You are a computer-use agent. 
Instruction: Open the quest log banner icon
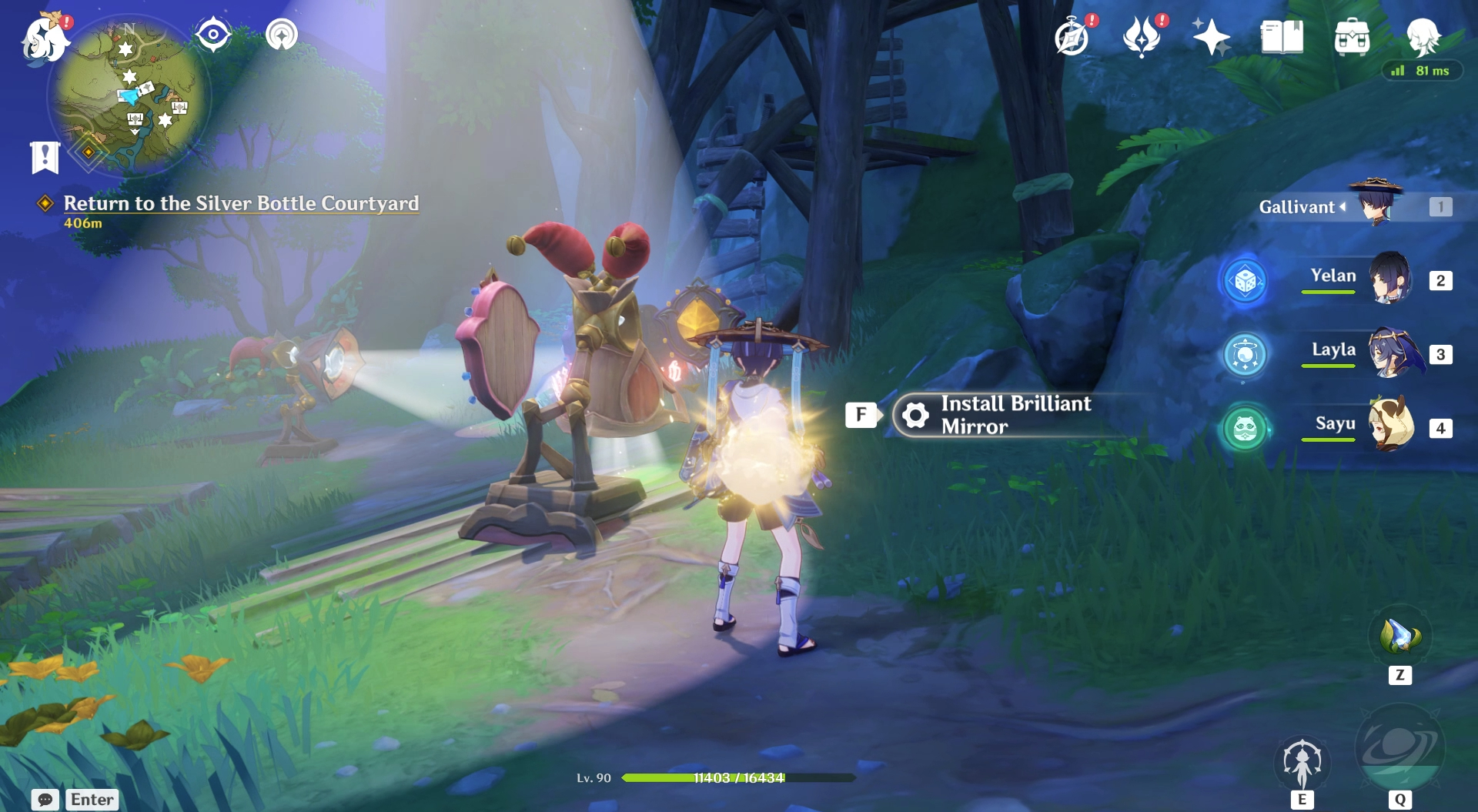pyautogui.click(x=45, y=157)
